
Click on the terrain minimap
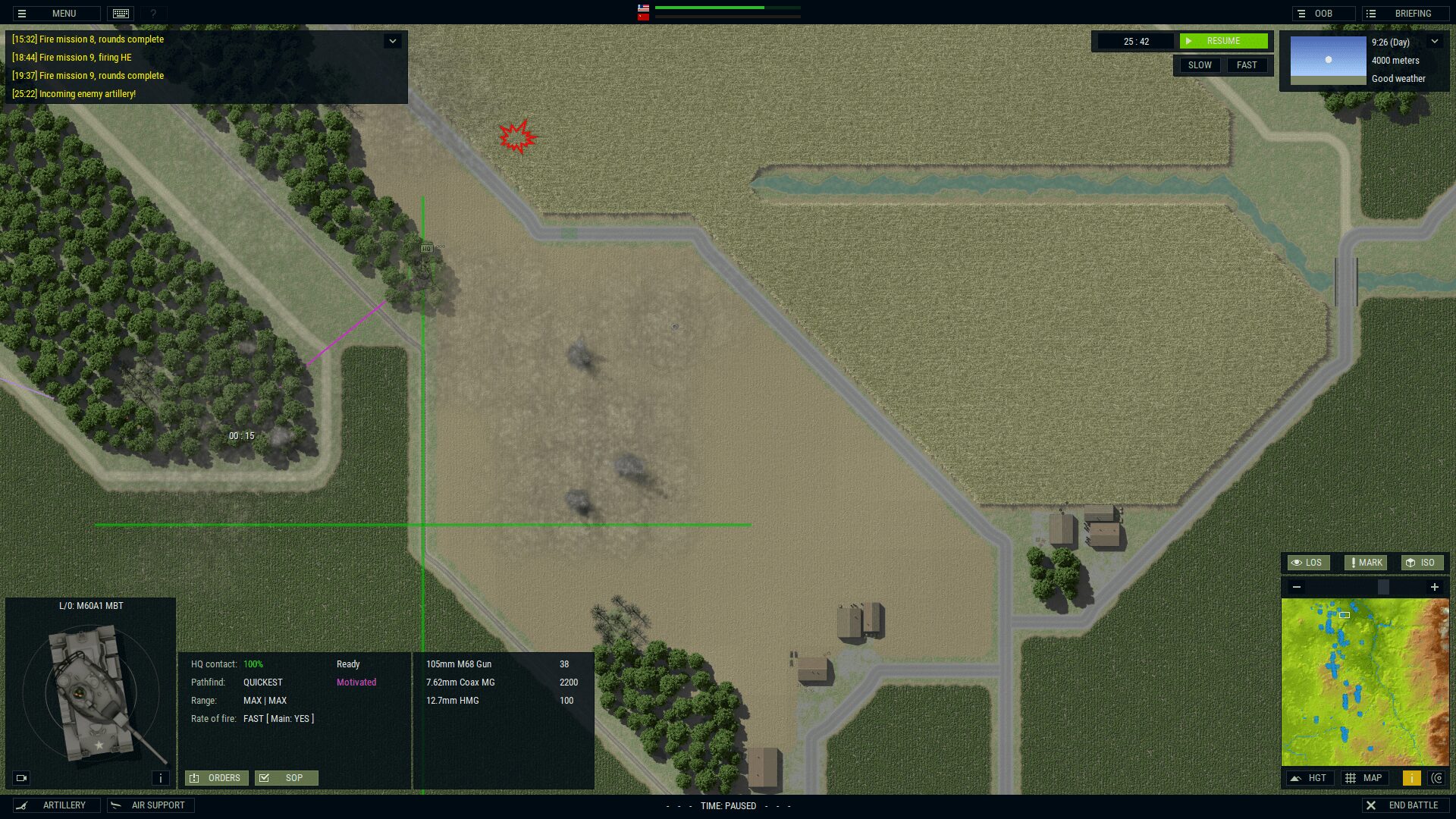point(1364,682)
